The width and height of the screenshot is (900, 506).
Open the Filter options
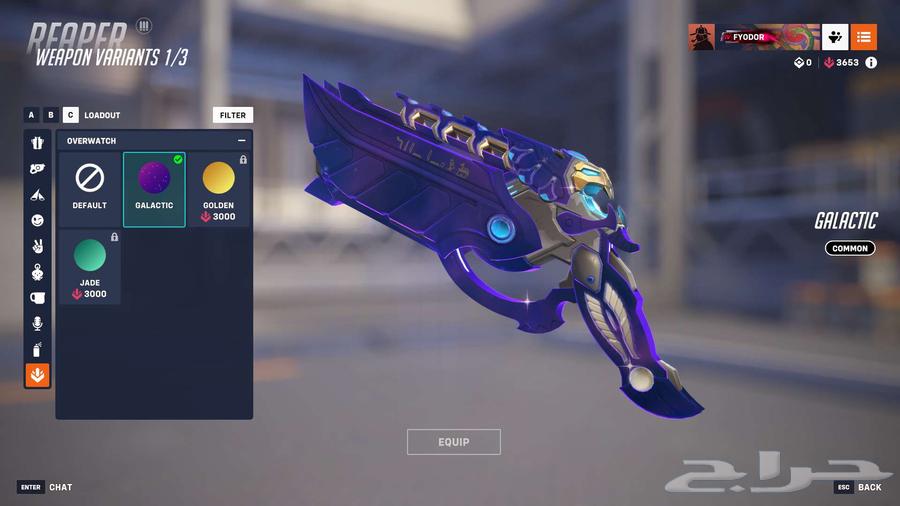pos(232,115)
